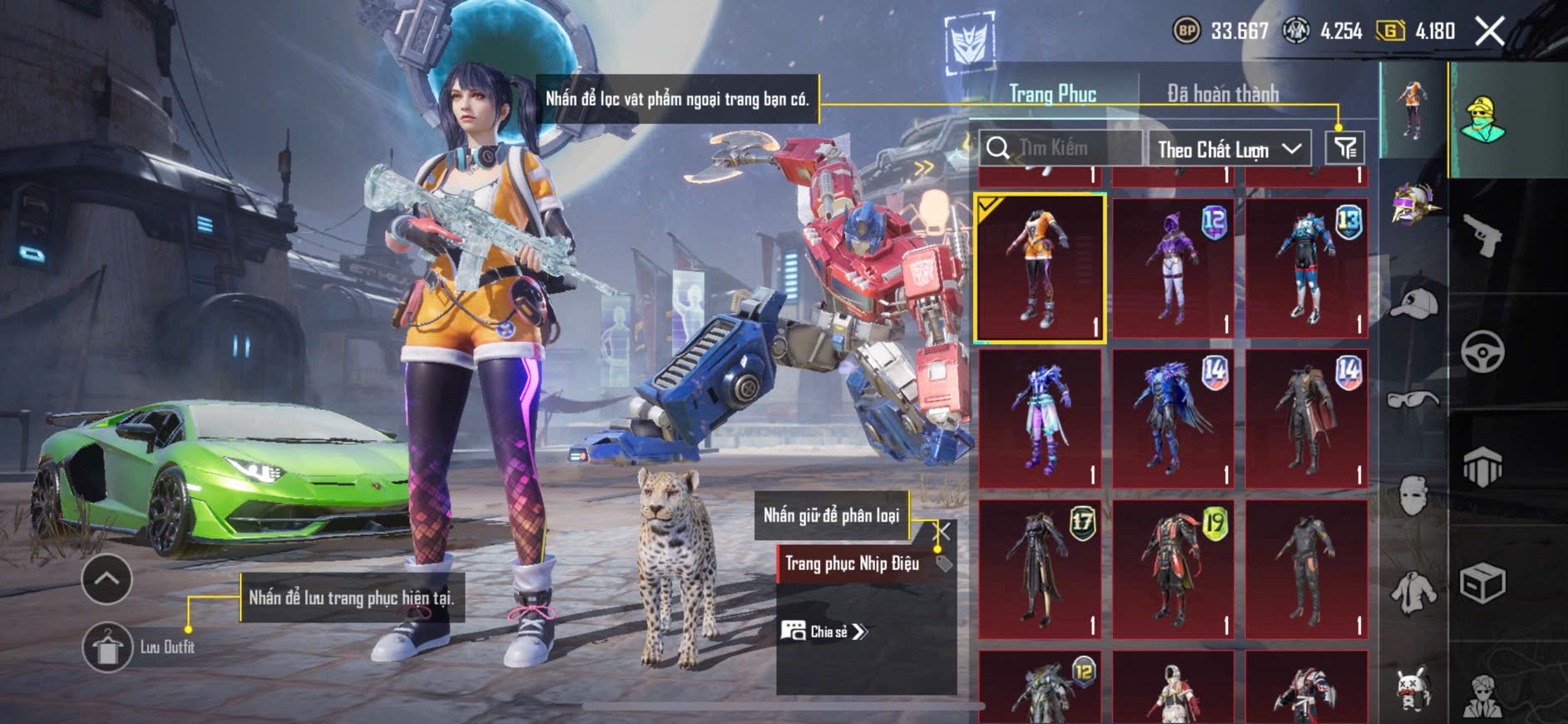Open the steering wheel vehicle category

tap(1482, 352)
